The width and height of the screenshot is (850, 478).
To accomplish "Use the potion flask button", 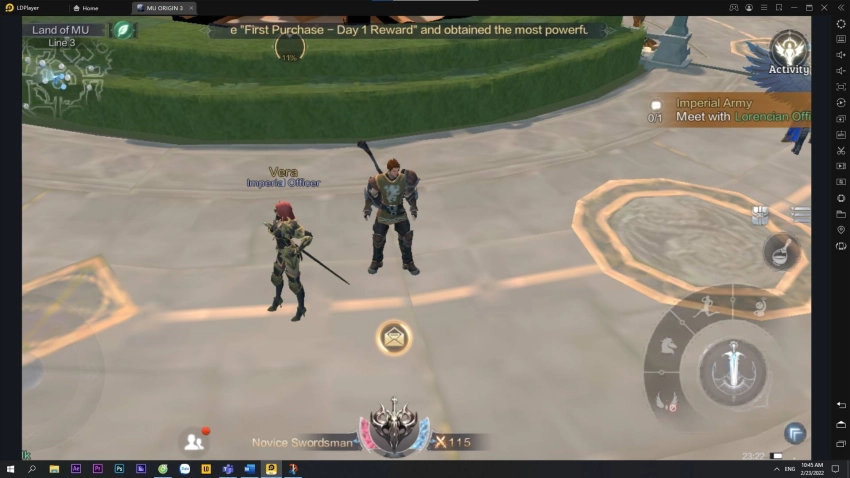I will point(781,252).
